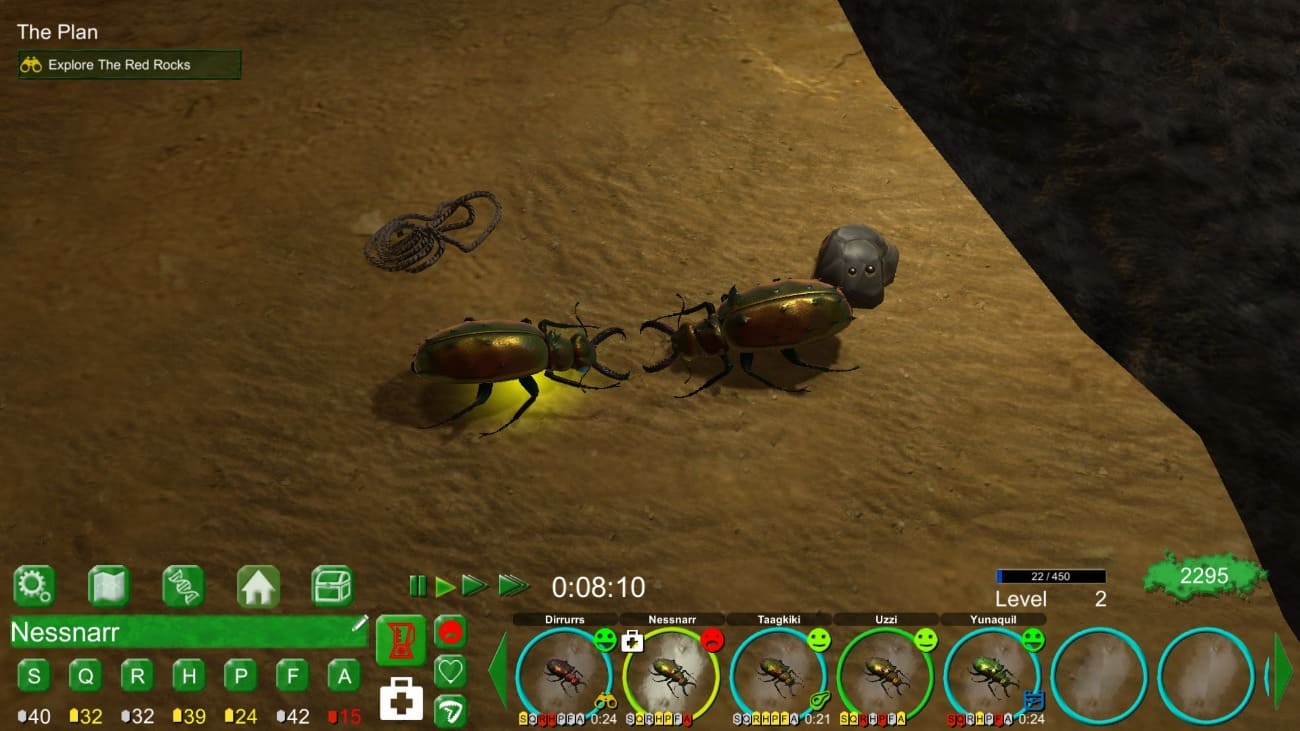The width and height of the screenshot is (1300, 731).
Task: Click the heart icon button
Action: 450,671
